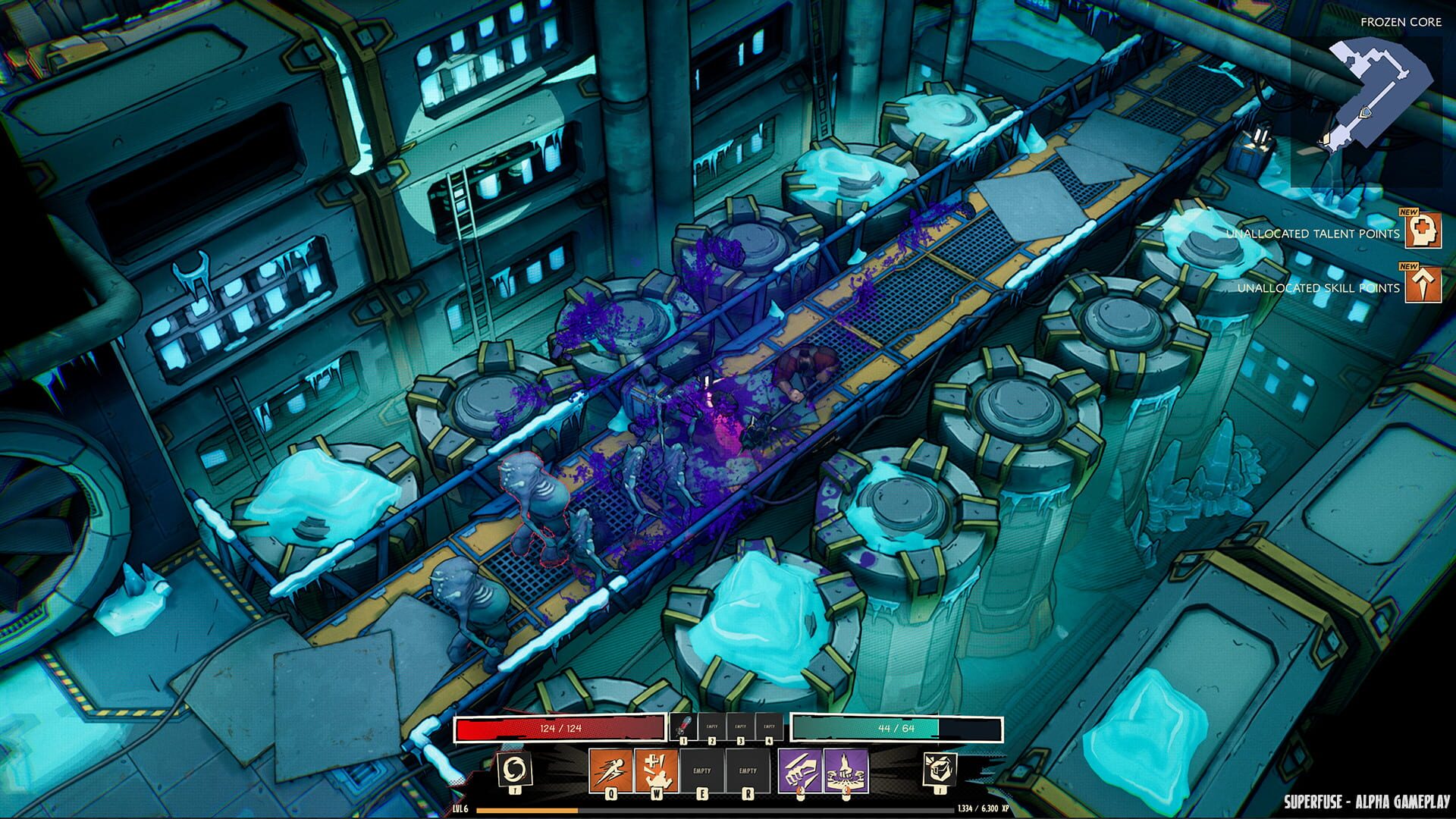Select the empty consumable slot 2
This screenshot has width=1456, height=819.
point(713,725)
